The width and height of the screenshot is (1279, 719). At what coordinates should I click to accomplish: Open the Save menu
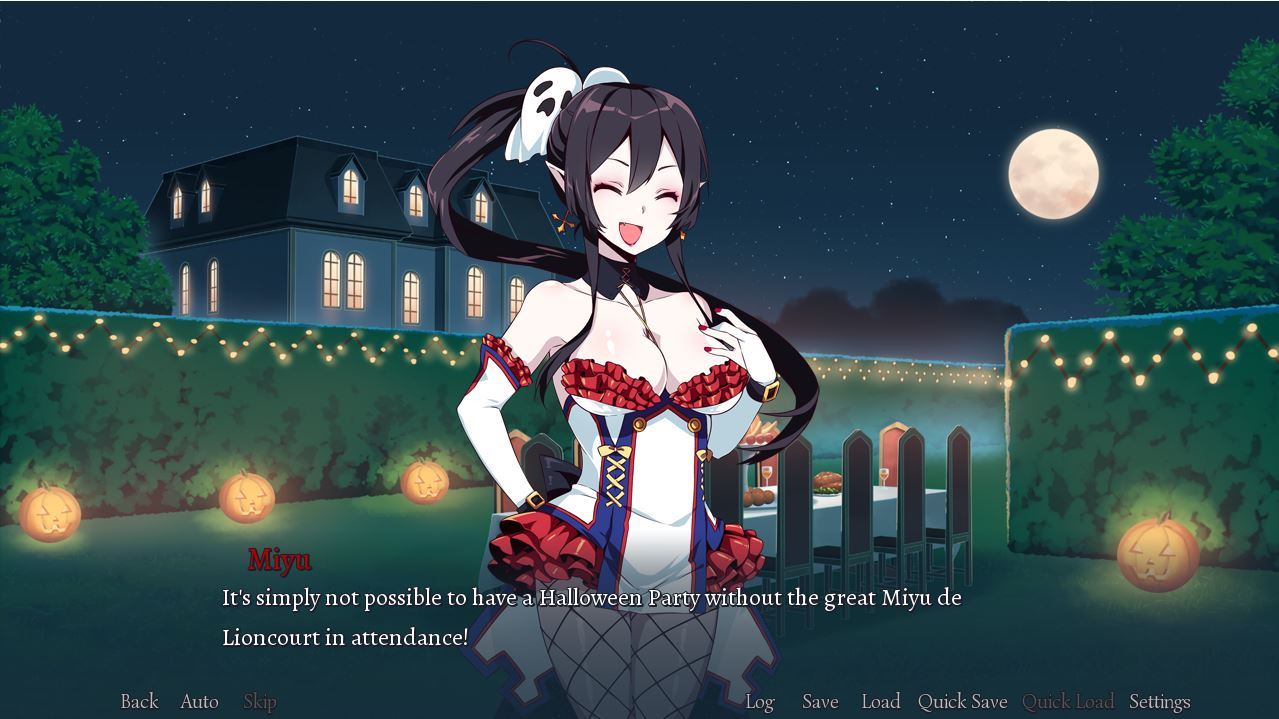point(820,702)
